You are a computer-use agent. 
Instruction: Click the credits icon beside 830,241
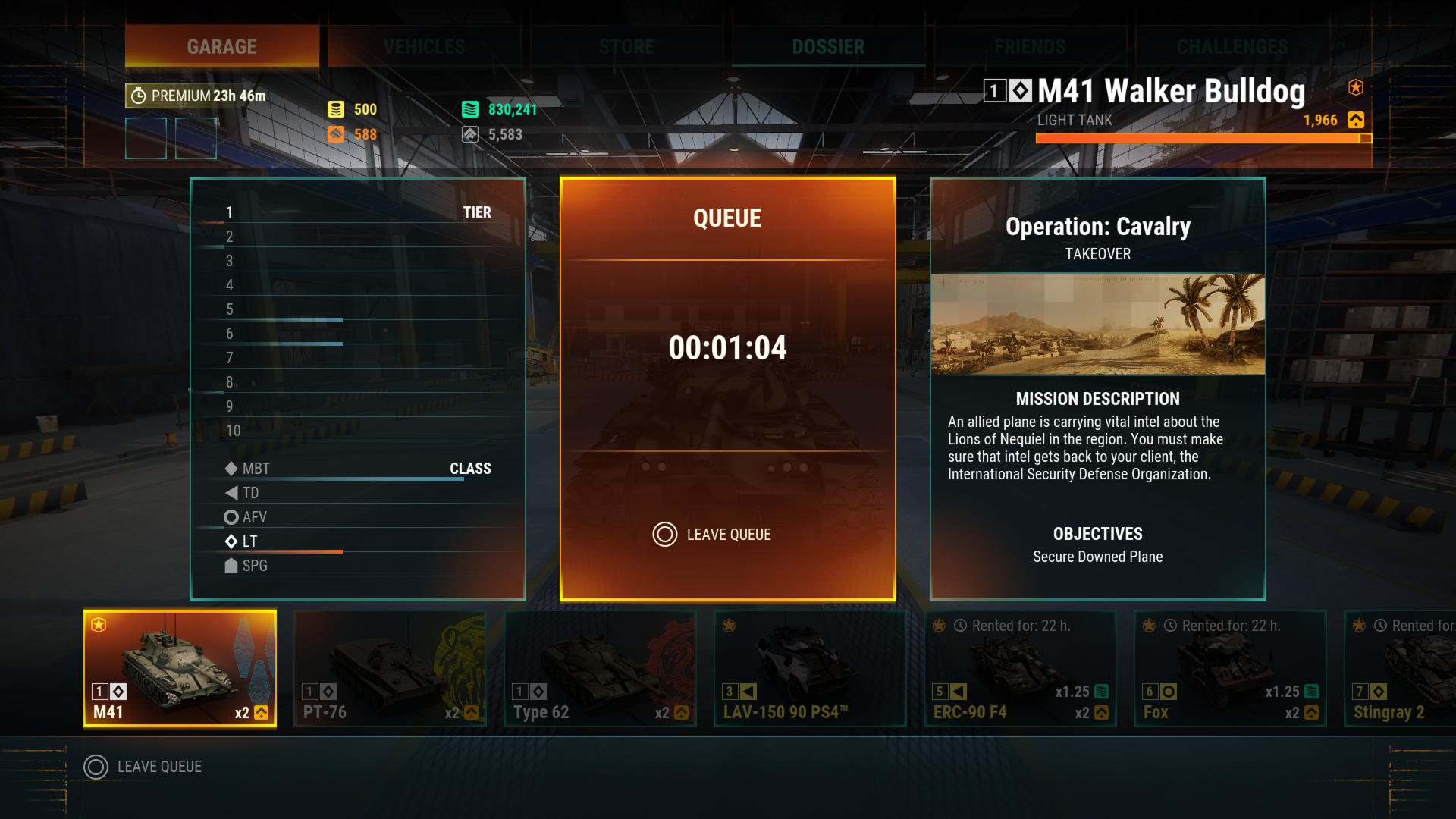470,108
